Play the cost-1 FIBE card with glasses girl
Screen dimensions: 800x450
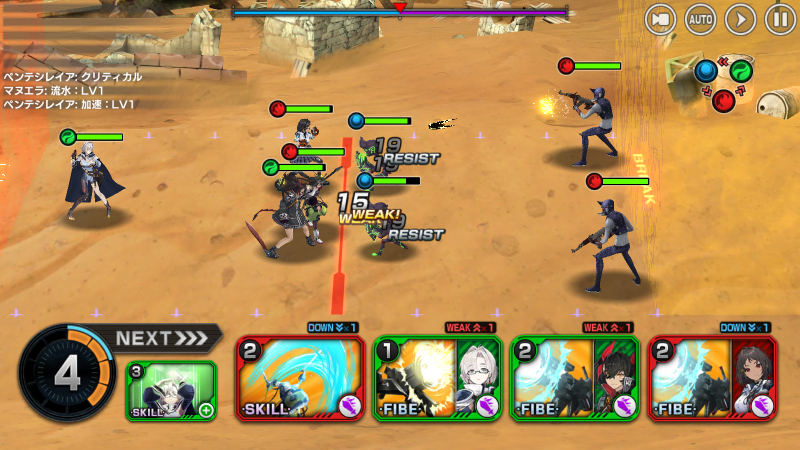(437, 379)
